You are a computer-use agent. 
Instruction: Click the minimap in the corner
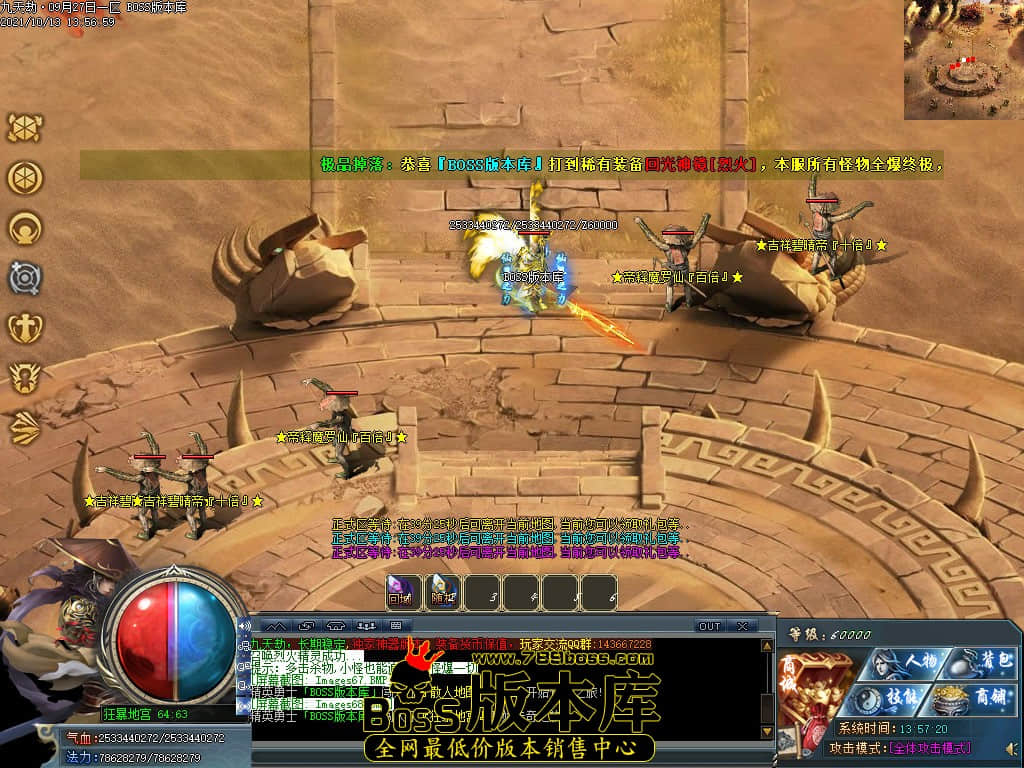point(964,60)
